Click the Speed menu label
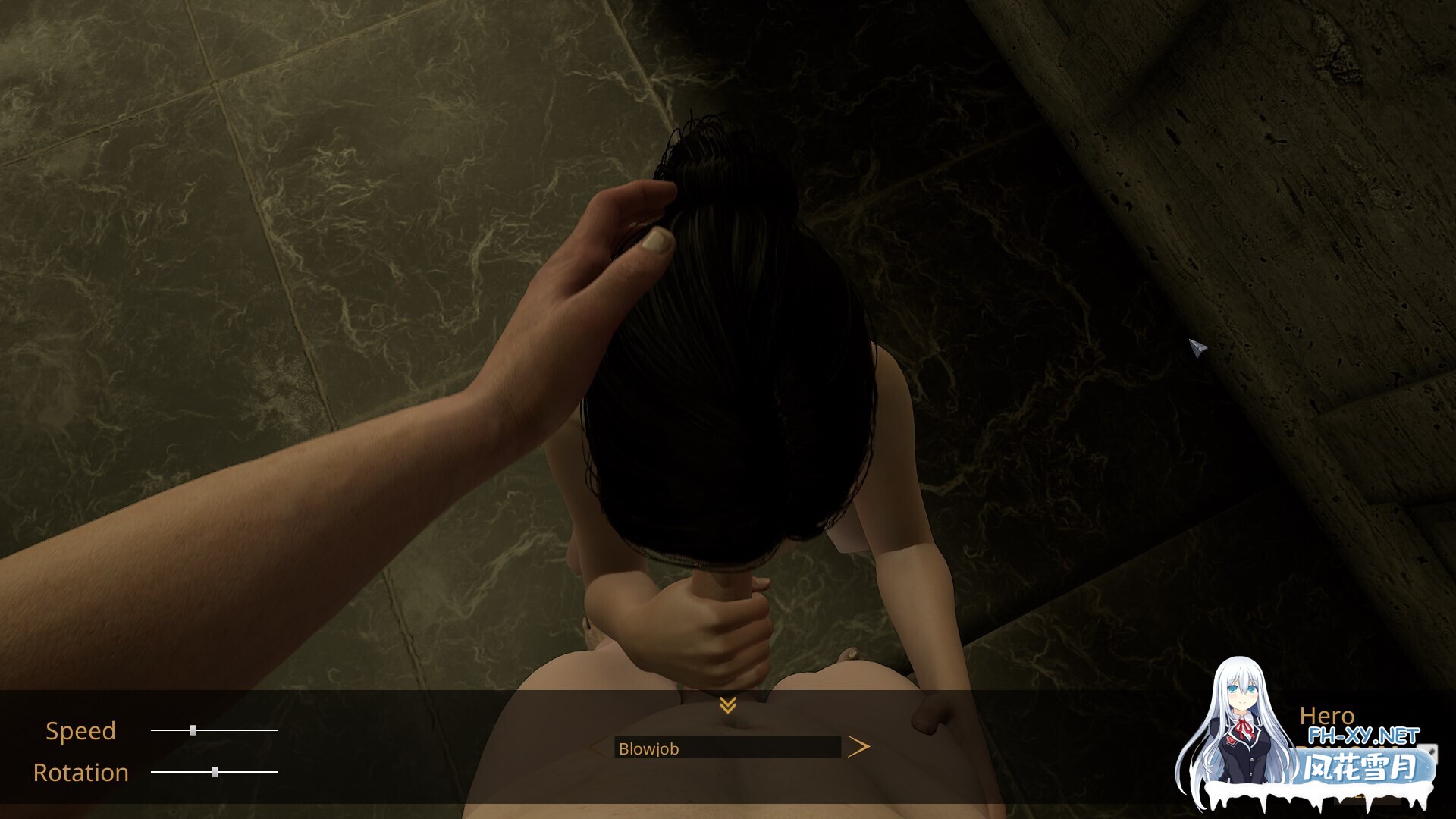 (x=80, y=730)
